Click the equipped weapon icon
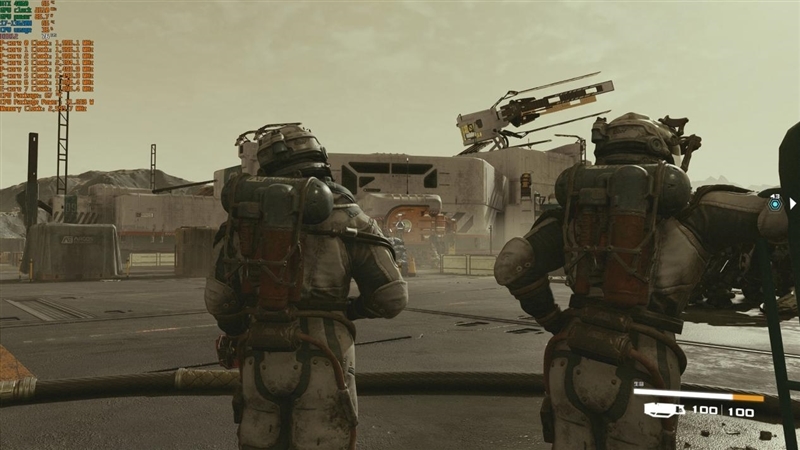 coord(665,409)
